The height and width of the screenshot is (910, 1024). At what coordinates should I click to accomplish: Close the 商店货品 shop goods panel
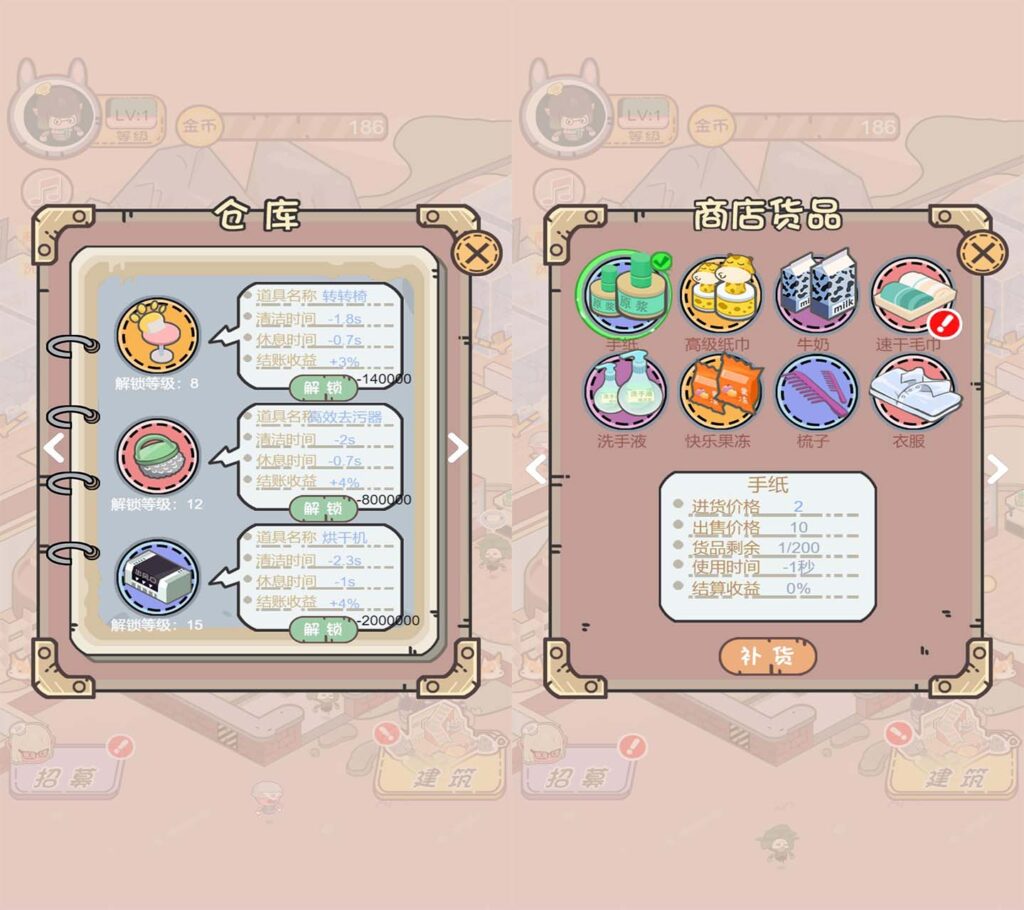982,252
